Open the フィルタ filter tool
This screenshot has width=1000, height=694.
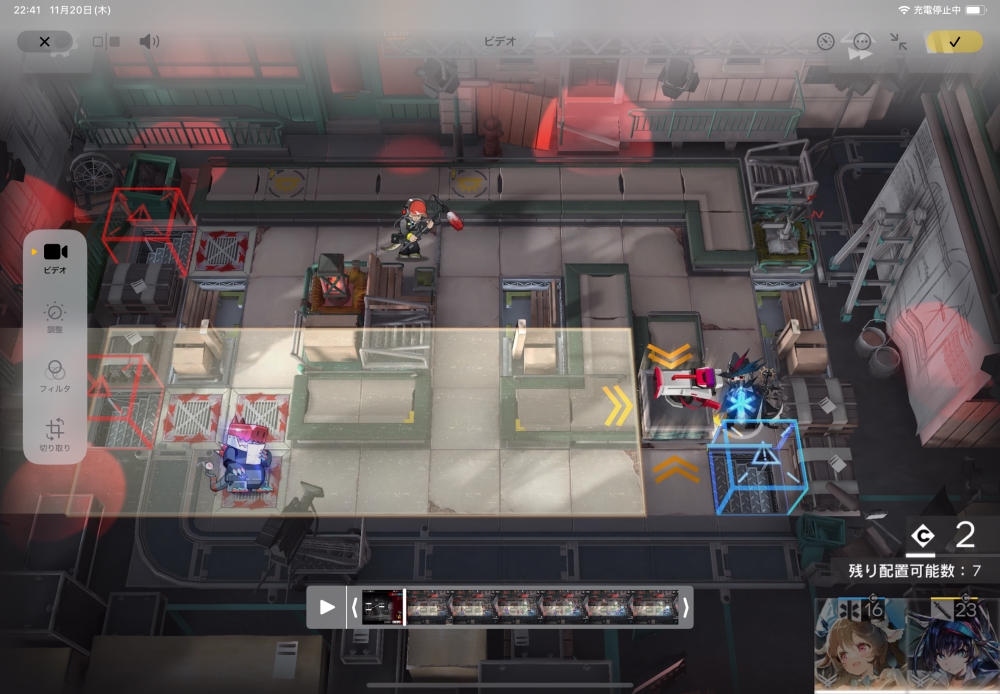point(55,375)
